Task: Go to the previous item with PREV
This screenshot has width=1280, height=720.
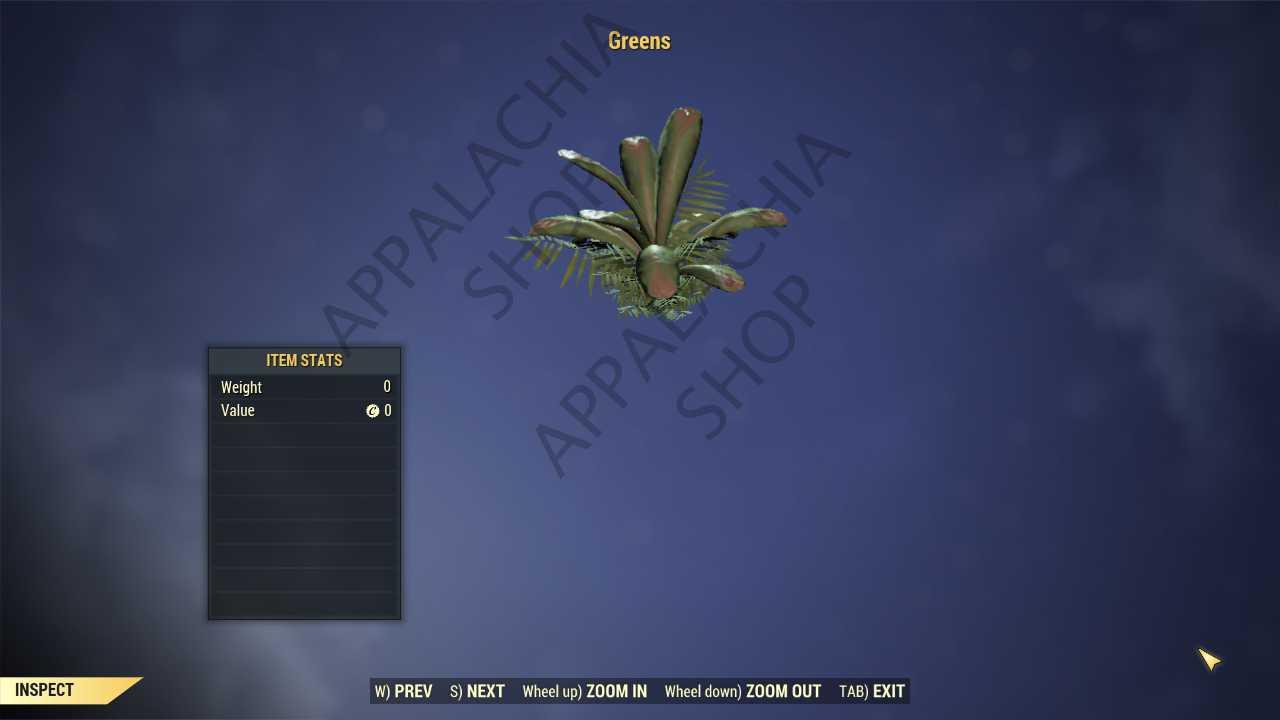Action: [404, 691]
